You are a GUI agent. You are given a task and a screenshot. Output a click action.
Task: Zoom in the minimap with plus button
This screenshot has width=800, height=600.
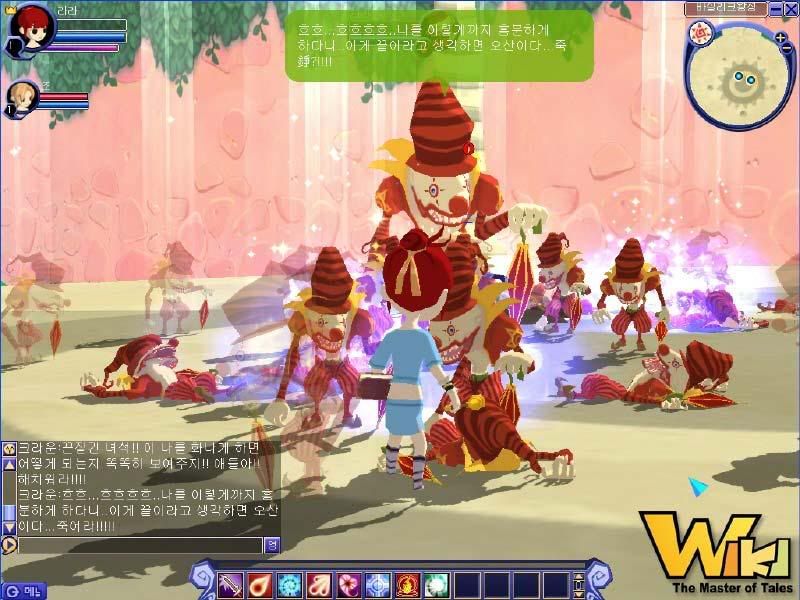(x=780, y=38)
